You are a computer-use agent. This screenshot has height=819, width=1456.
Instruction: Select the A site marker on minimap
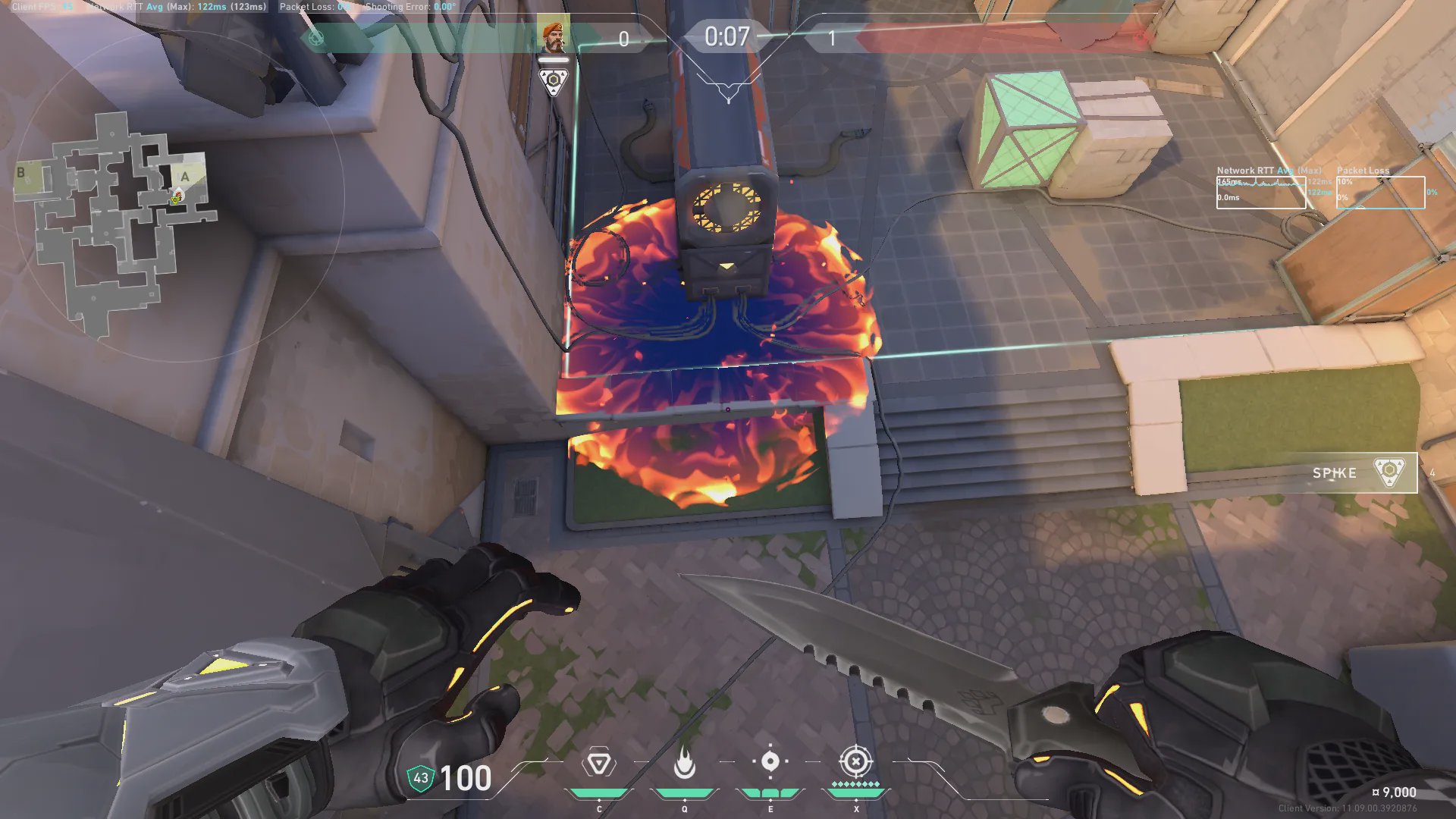(x=184, y=177)
